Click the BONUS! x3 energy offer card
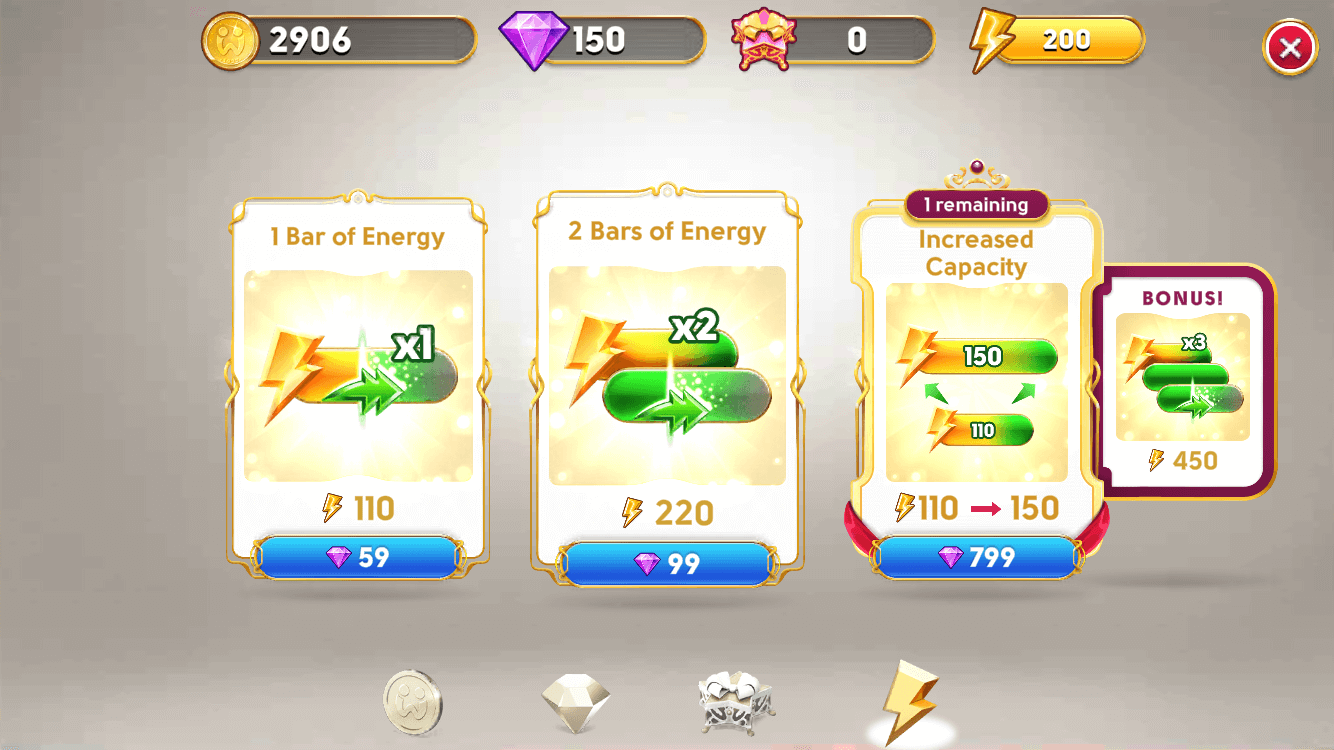 pos(1185,378)
